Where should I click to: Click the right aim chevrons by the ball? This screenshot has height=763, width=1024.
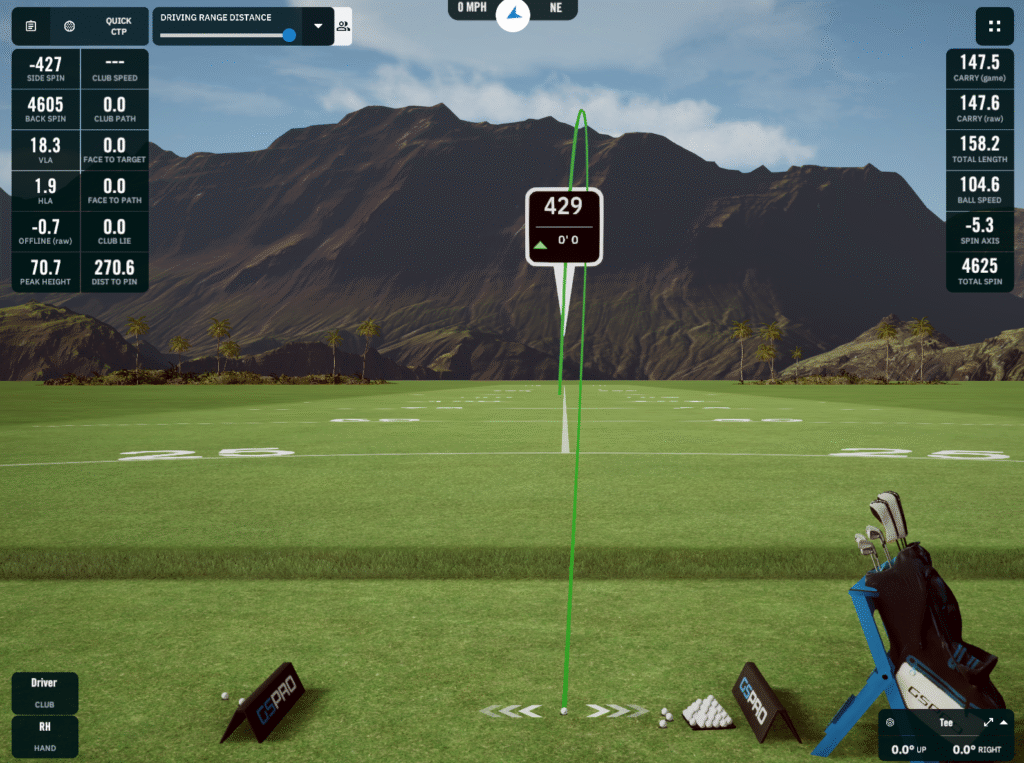[616, 711]
